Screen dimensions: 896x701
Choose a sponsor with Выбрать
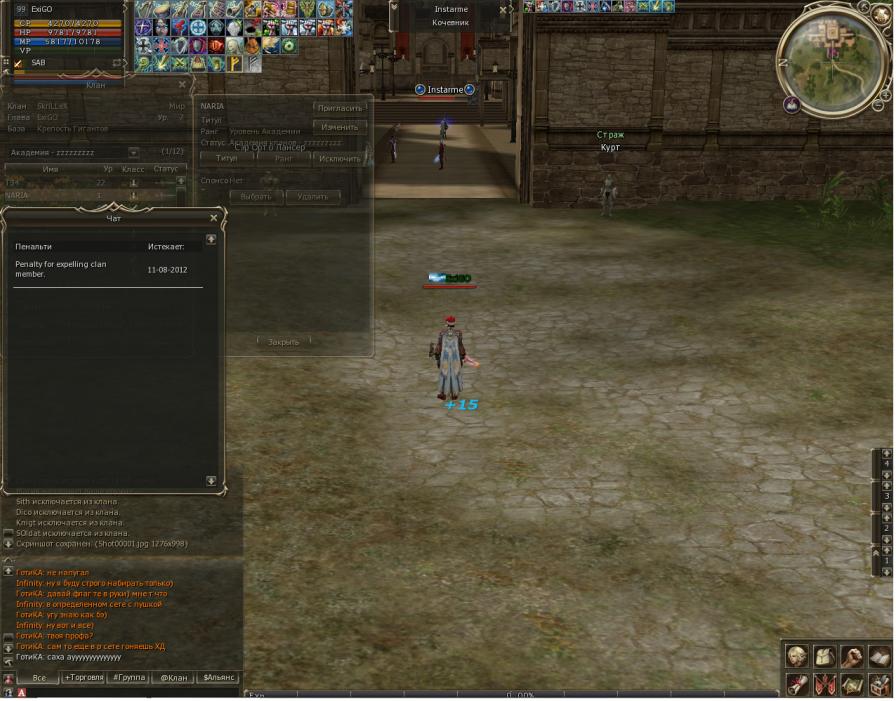(x=256, y=197)
